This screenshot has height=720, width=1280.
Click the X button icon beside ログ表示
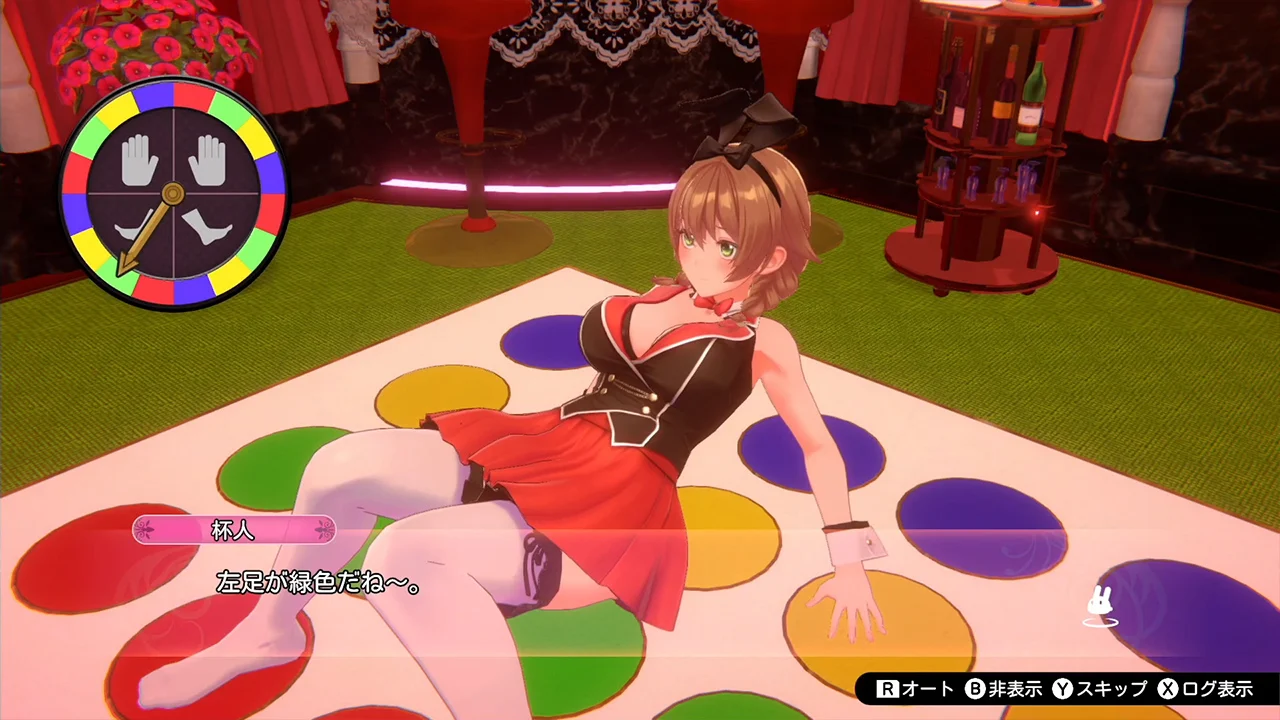pyautogui.click(x=1167, y=689)
